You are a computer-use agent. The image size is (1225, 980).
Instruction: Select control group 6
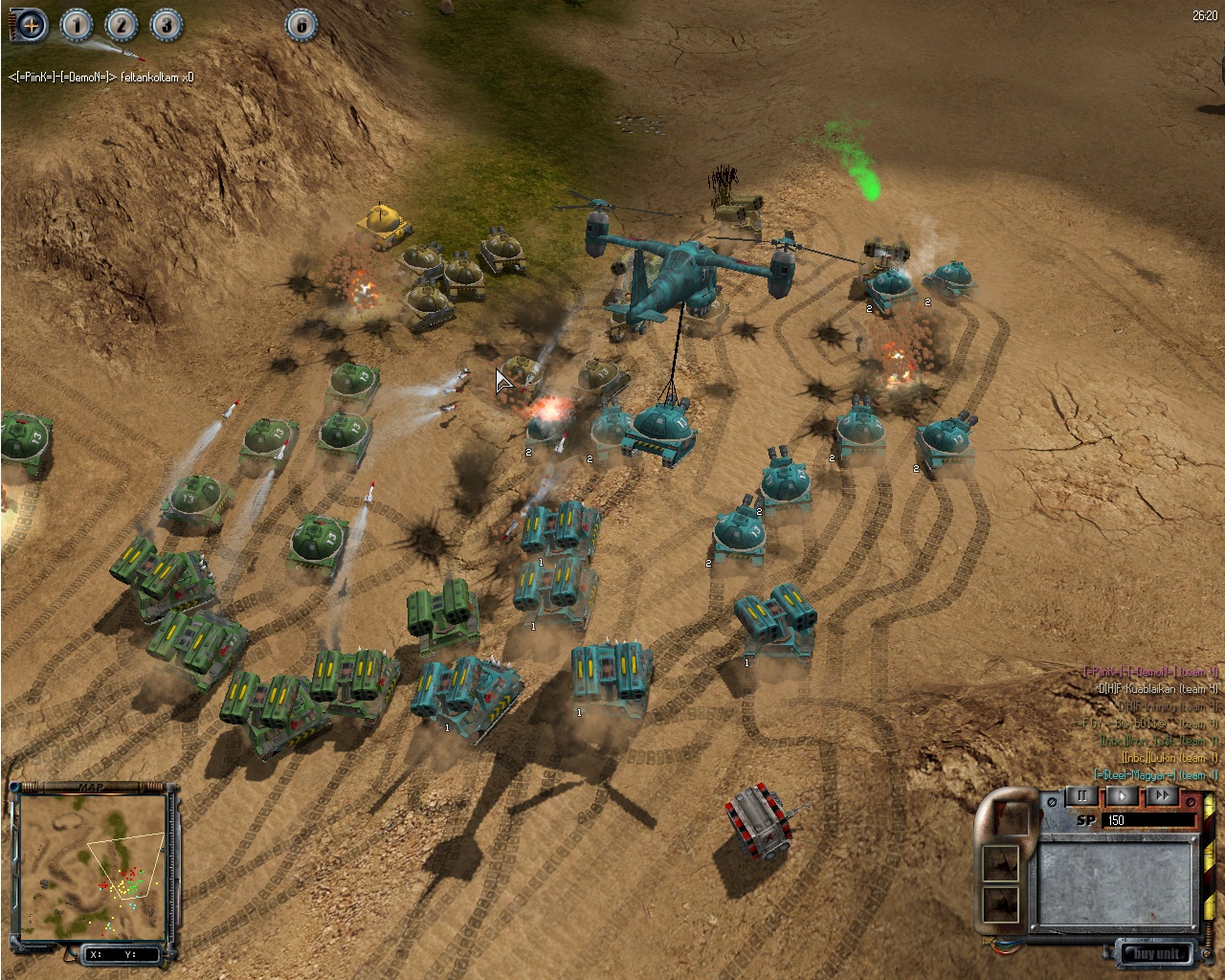click(301, 25)
